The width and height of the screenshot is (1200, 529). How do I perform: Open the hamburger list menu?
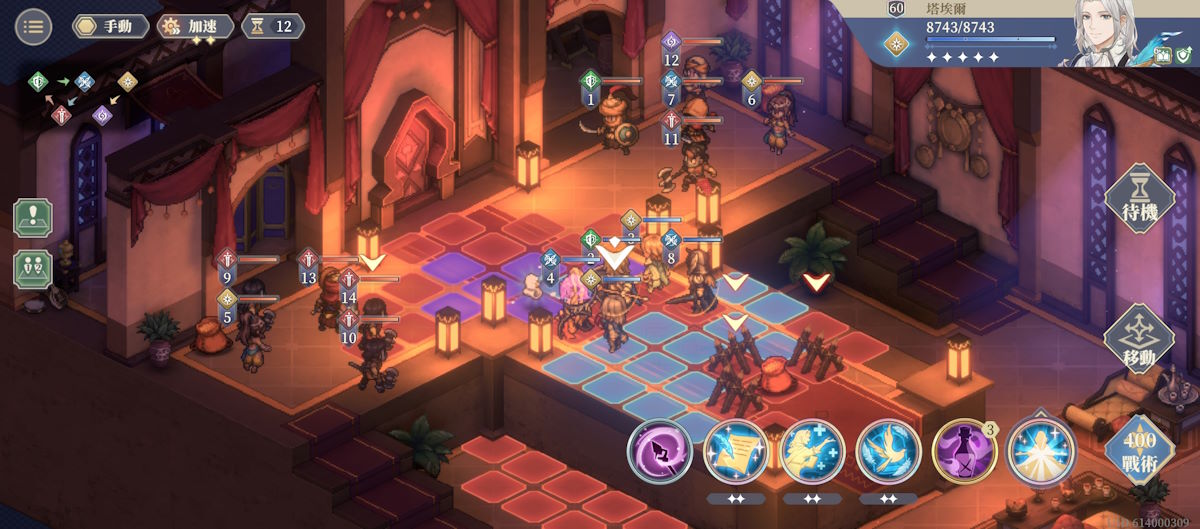(33, 26)
